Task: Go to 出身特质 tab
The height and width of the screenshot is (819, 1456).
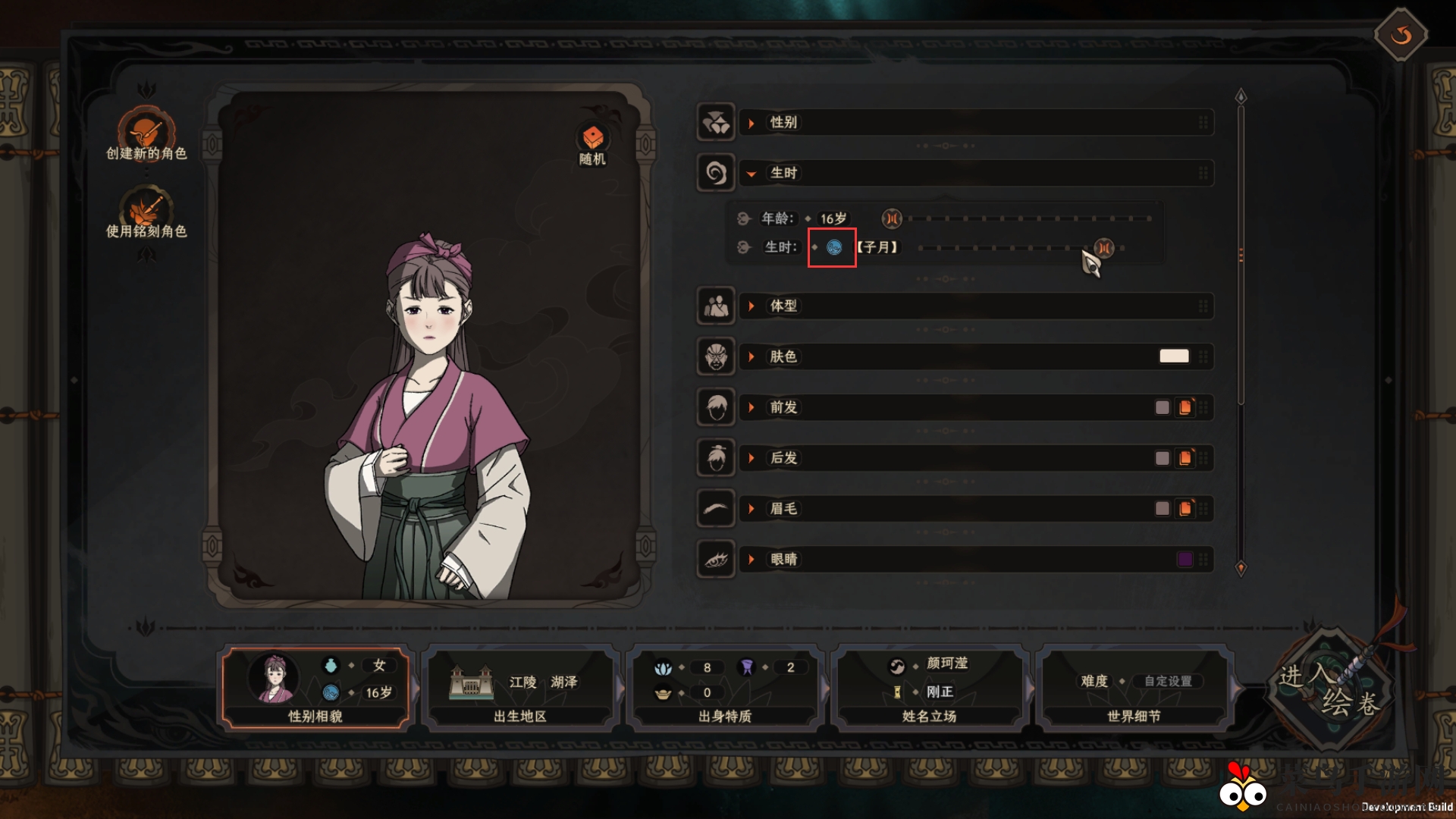Action: (725, 687)
